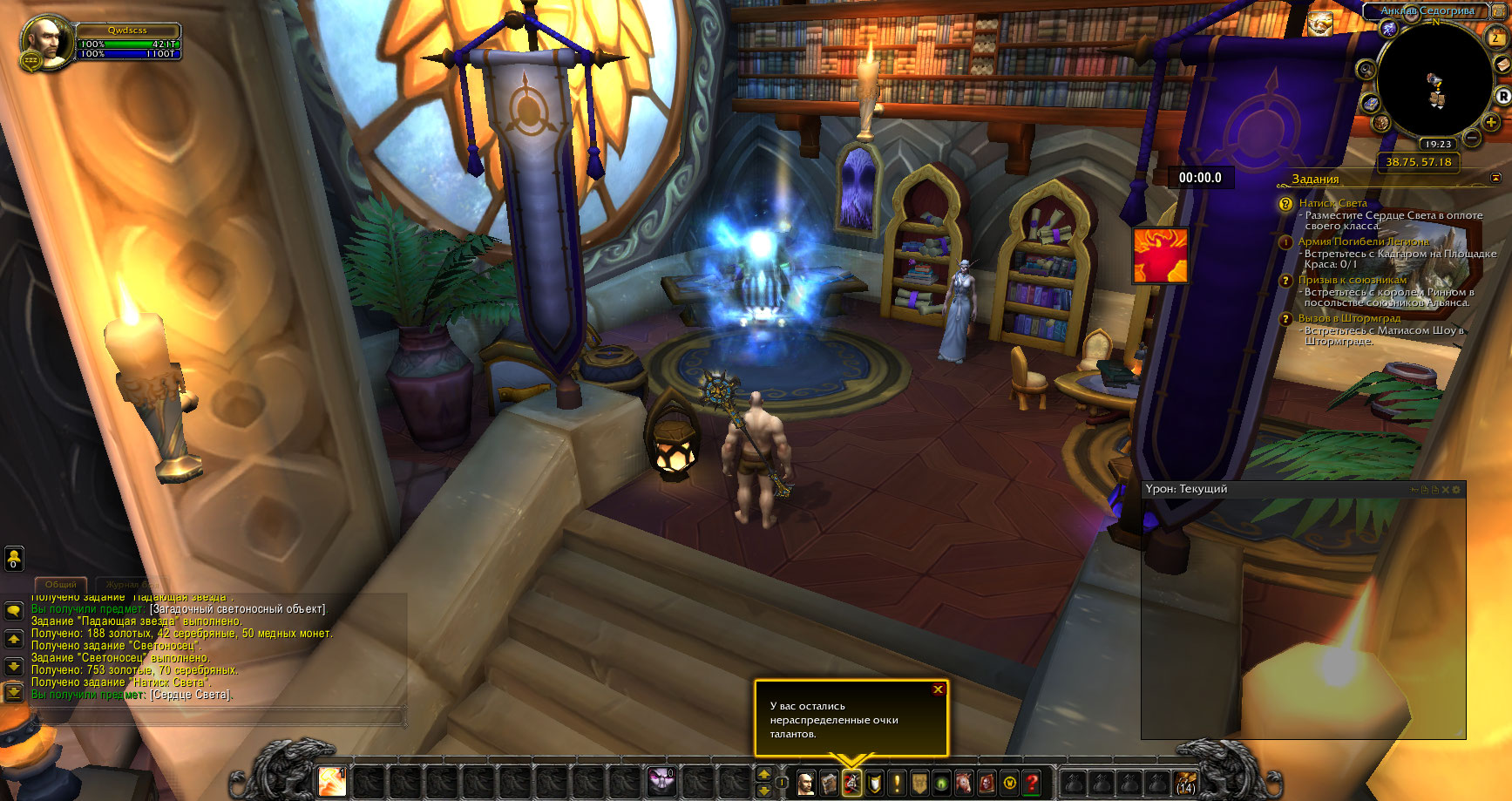This screenshot has width=1512, height=801.
Task: Open the spellbook micro button
Action: click(x=829, y=783)
